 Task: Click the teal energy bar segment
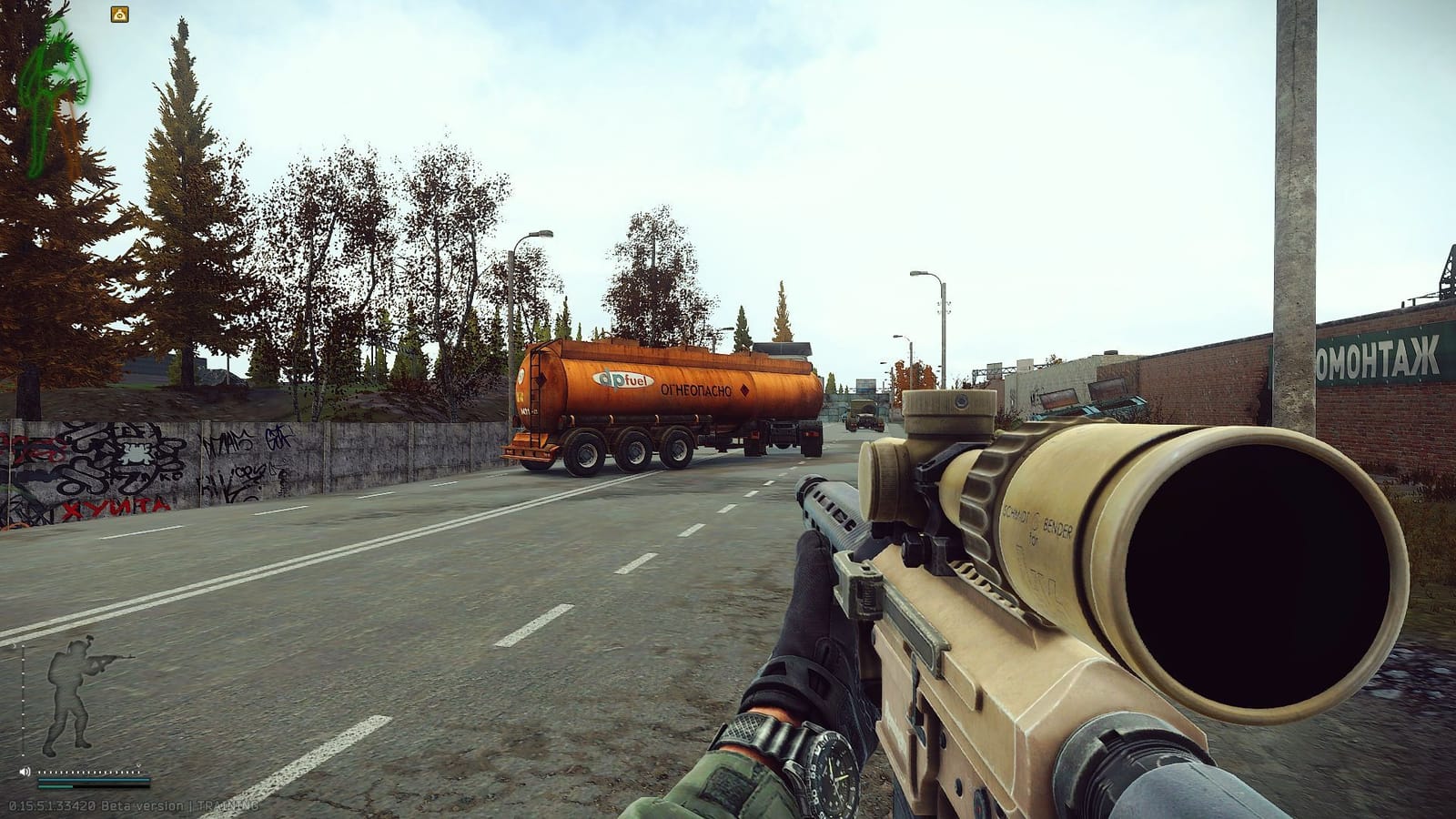click(55, 787)
